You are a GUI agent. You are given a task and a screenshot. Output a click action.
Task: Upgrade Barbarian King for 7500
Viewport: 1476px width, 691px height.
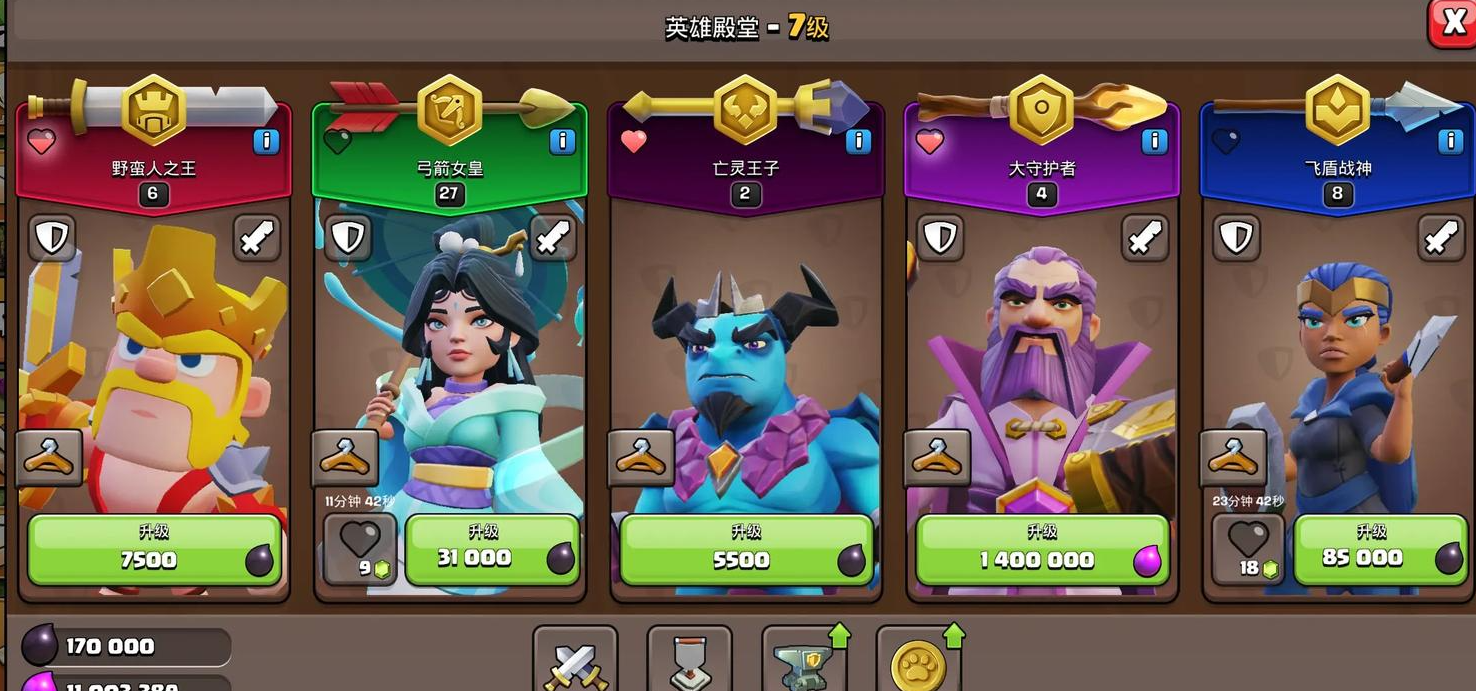pos(153,549)
